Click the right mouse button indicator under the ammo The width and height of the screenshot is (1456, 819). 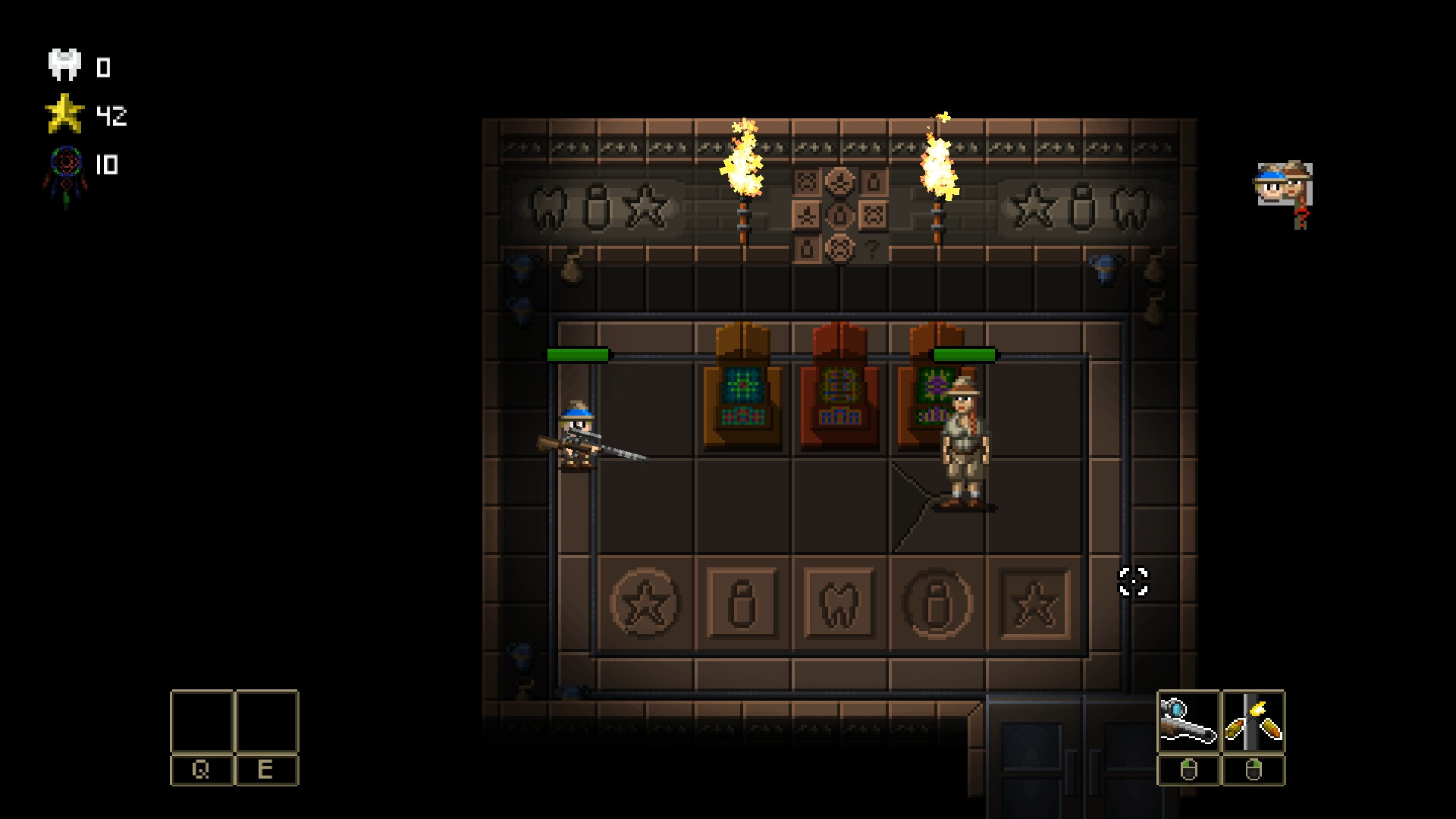pyautogui.click(x=1254, y=770)
